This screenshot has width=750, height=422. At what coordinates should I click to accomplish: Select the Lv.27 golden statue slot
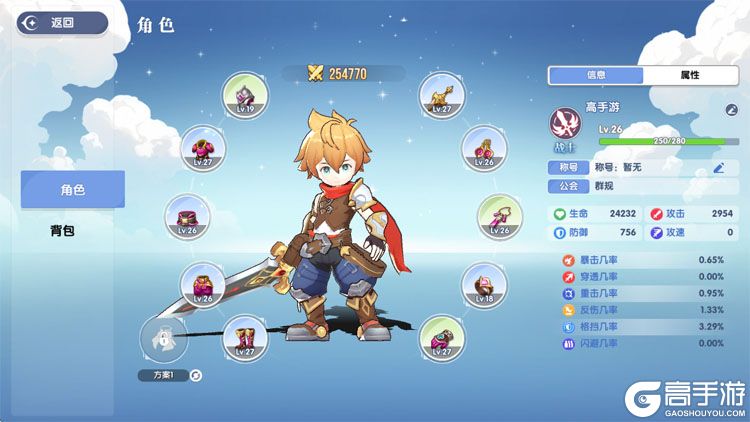(x=440, y=95)
